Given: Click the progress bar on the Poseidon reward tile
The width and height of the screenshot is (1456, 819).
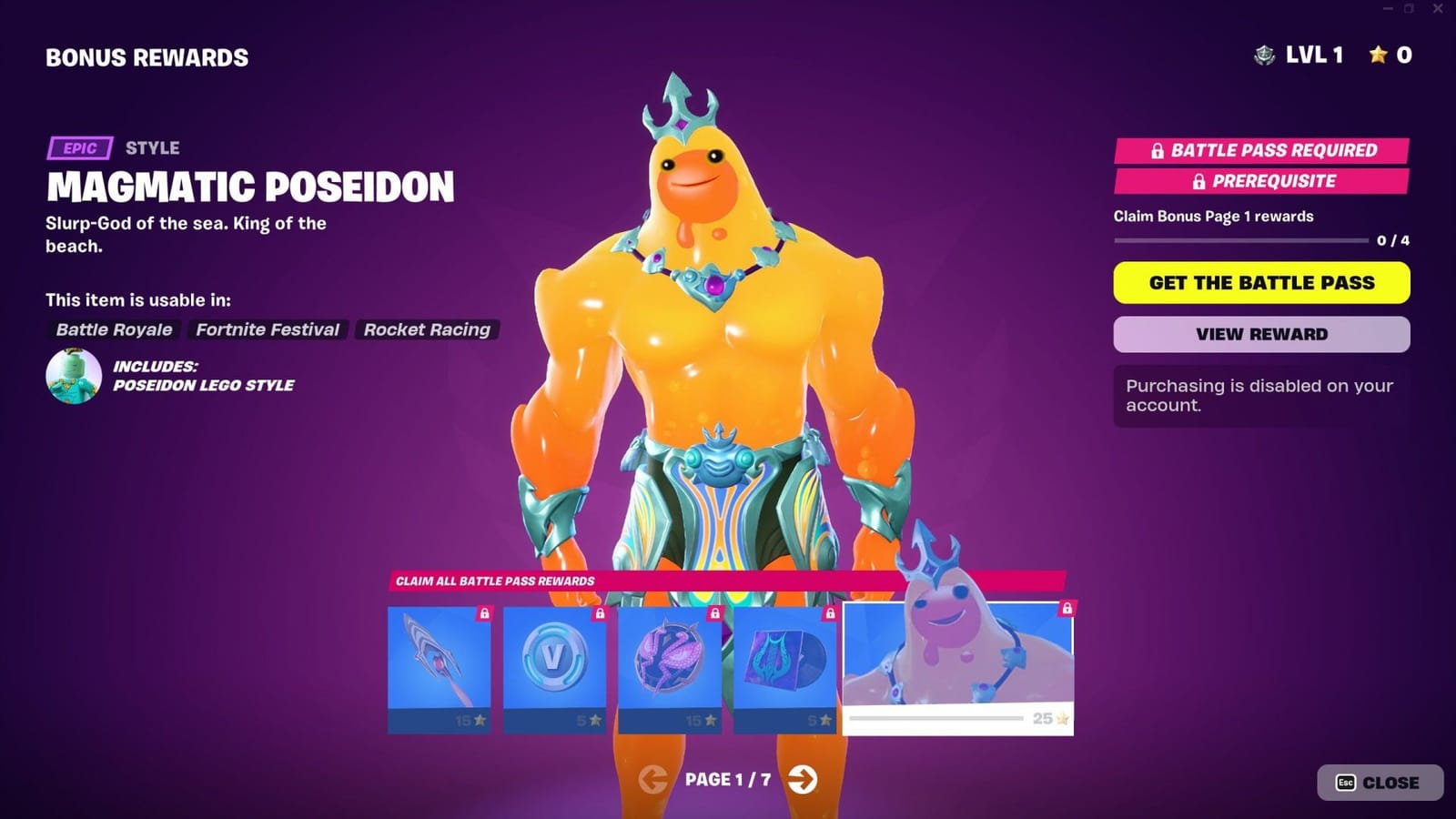Looking at the screenshot, I should coord(937,720).
